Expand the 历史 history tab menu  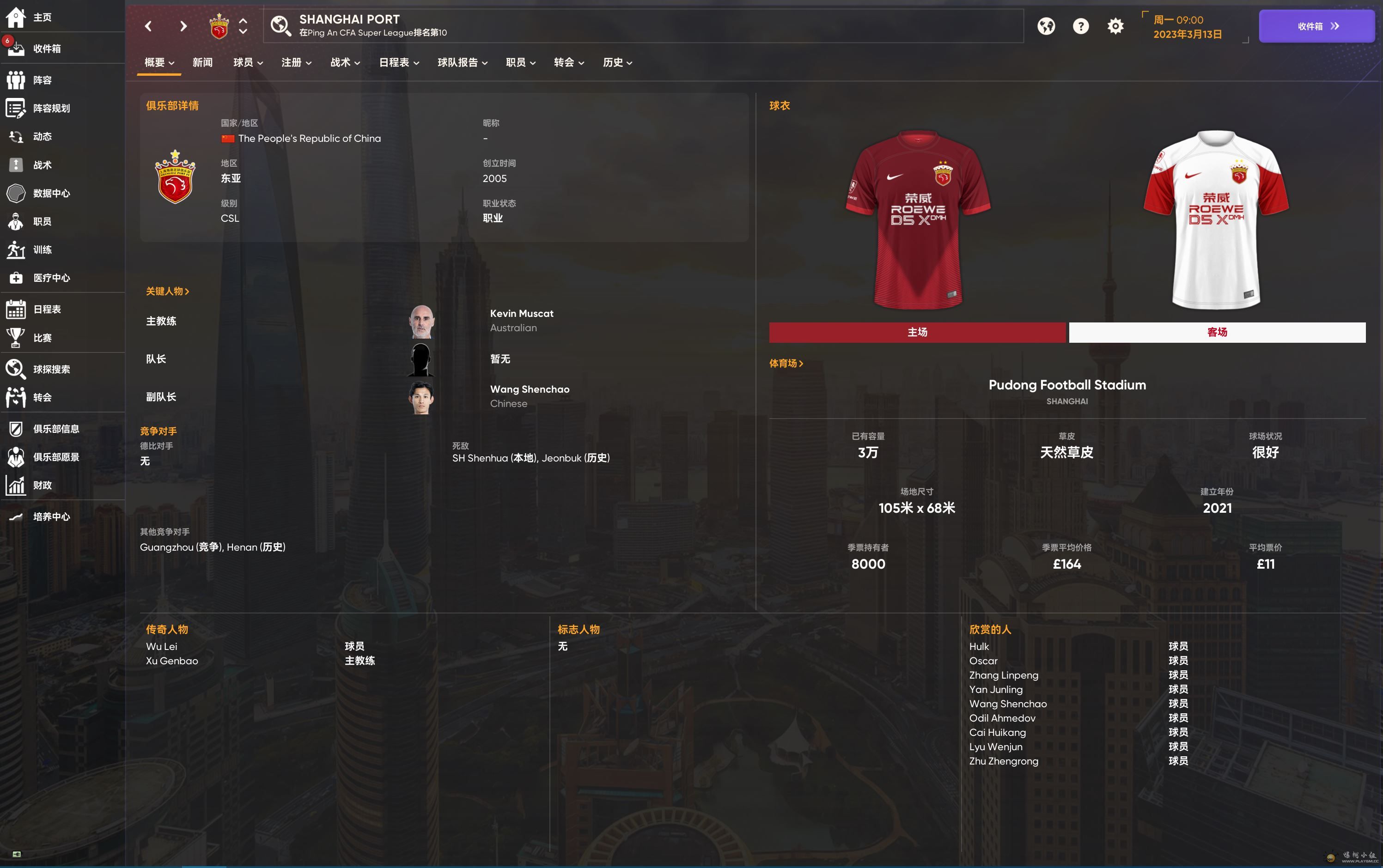pos(617,62)
